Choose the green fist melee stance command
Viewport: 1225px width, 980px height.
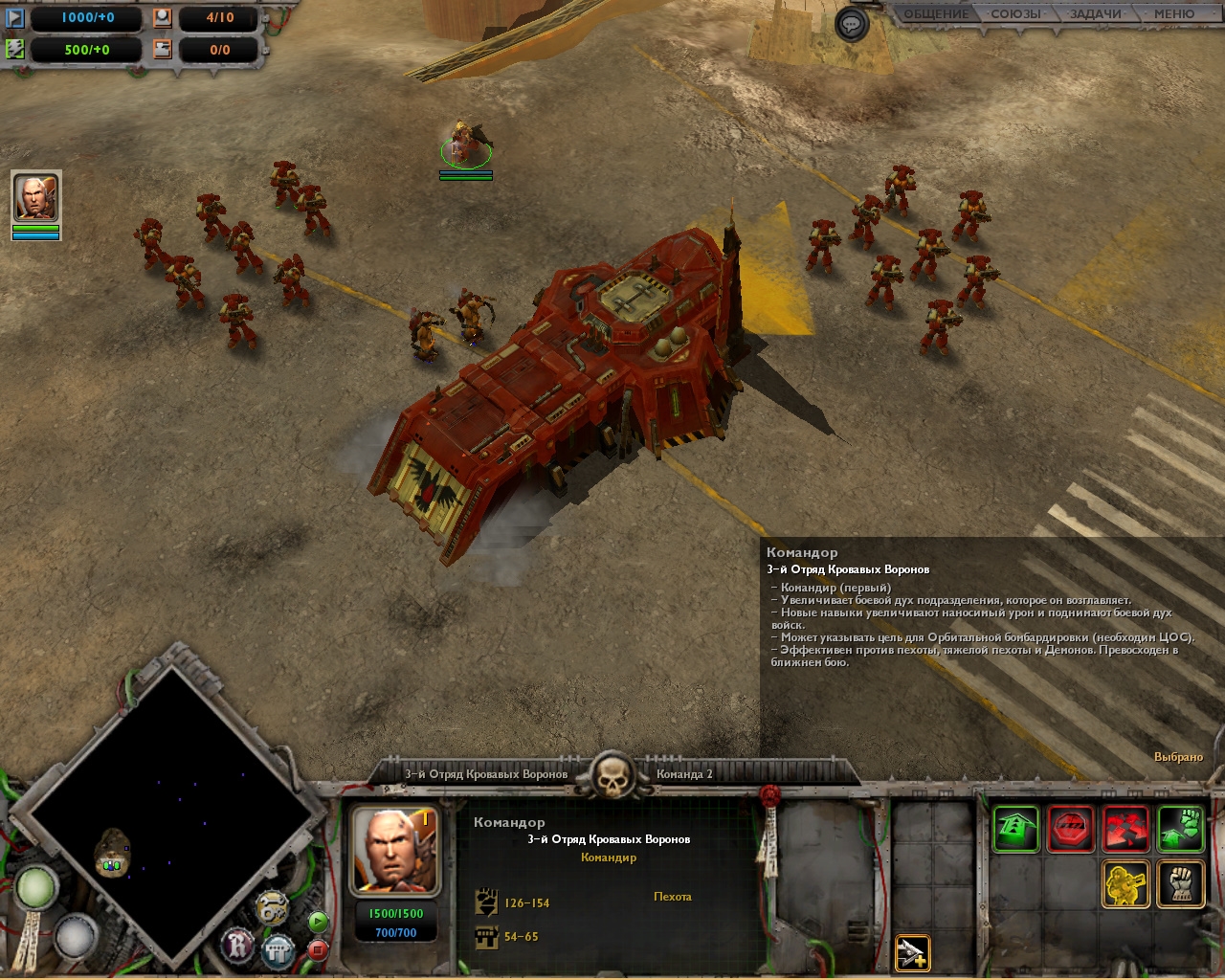click(1181, 829)
